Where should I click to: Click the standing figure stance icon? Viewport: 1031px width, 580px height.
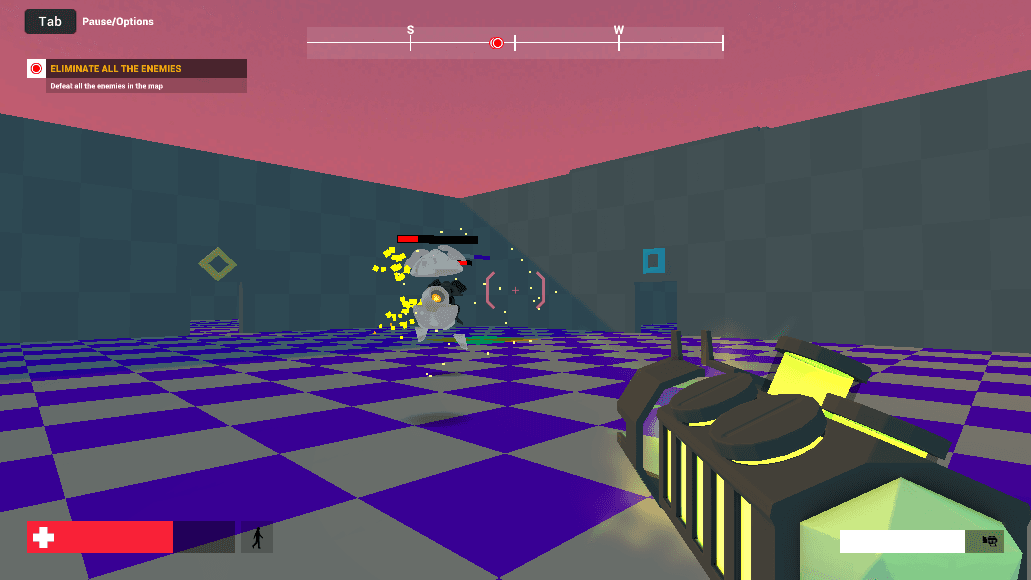[257, 538]
